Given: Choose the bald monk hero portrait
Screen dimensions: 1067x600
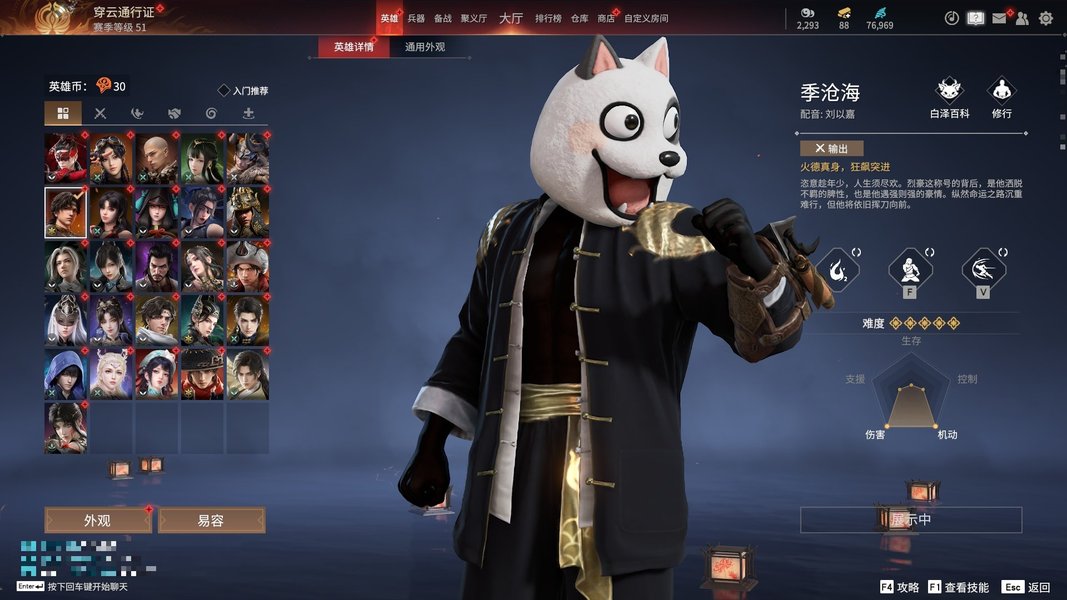Looking at the screenshot, I should point(156,157).
